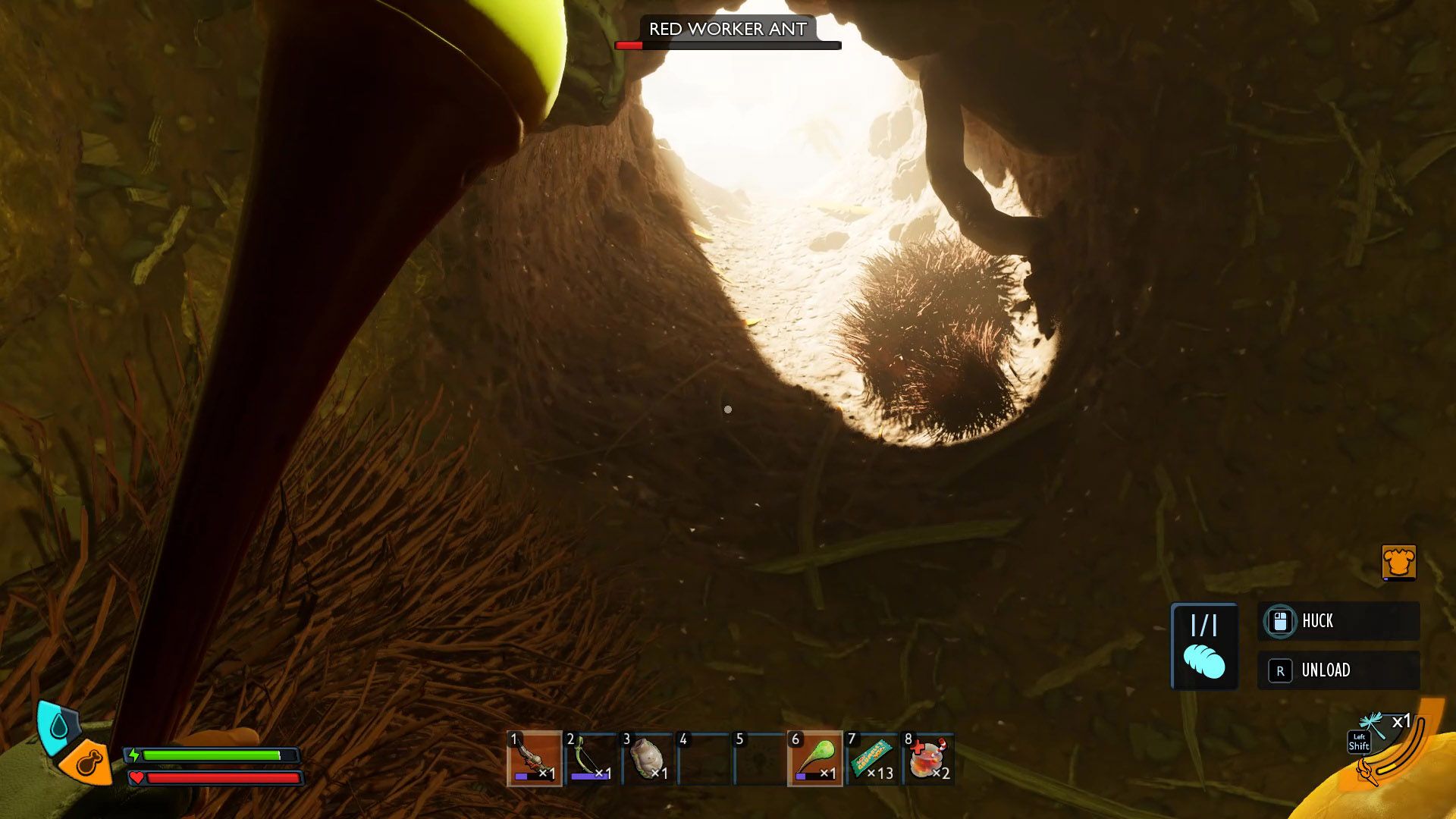Equip the bow from hotbar slot 2

(x=591, y=758)
